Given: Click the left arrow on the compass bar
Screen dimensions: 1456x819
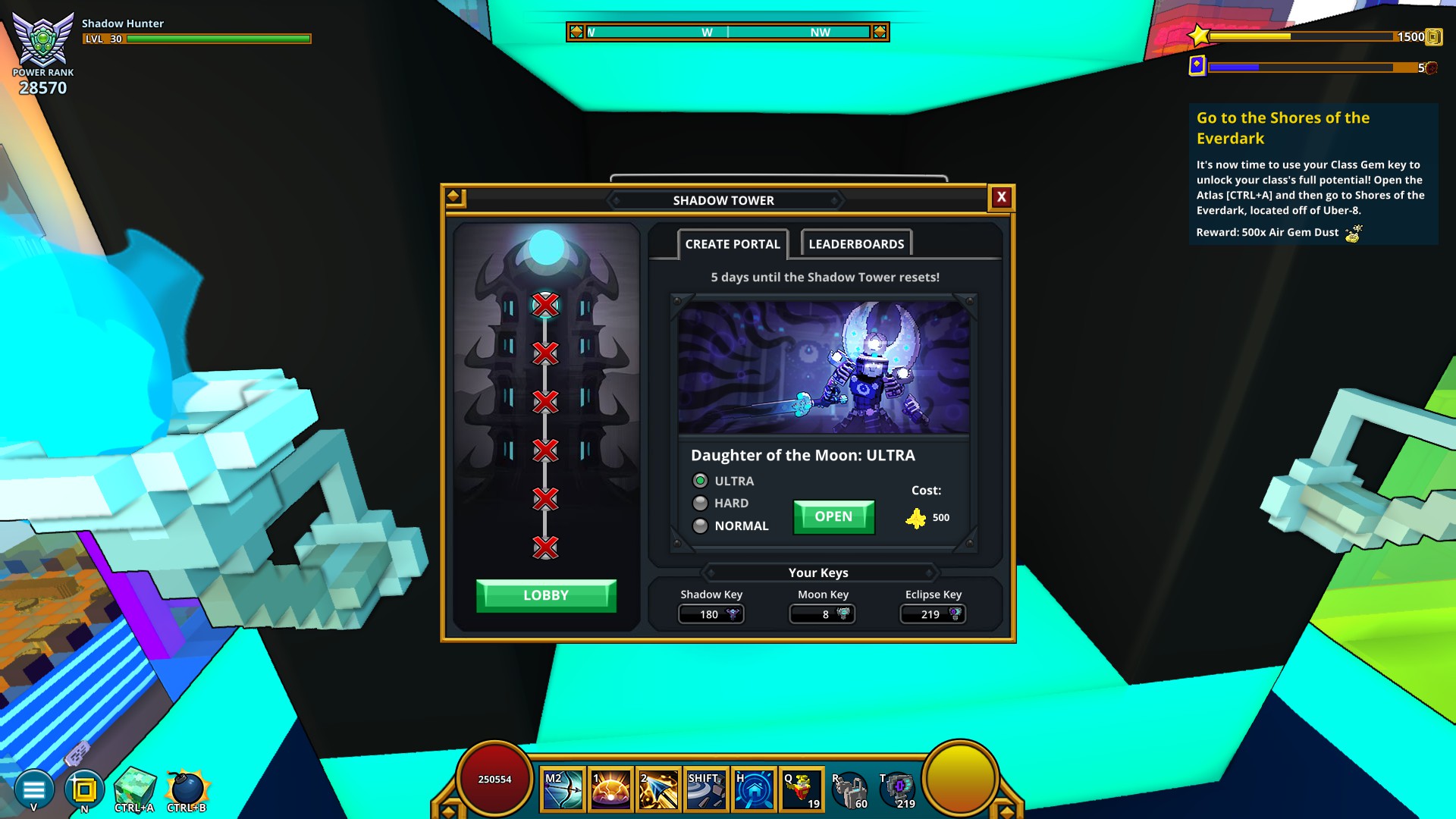Looking at the screenshot, I should [x=576, y=32].
